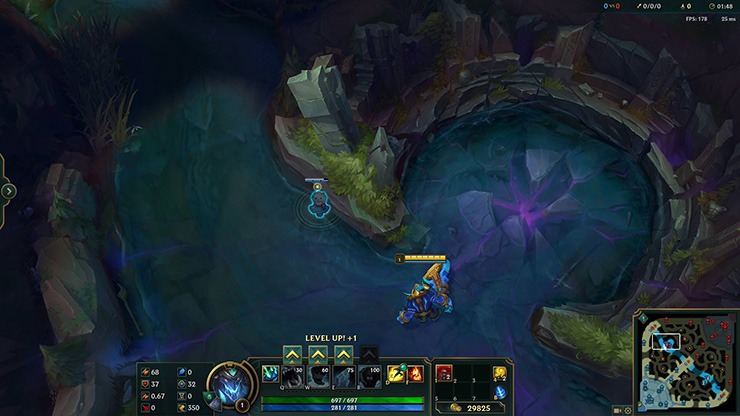This screenshot has height=416, width=740.
Task: Click the teal emblem on minimap corner
Action: (643, 319)
